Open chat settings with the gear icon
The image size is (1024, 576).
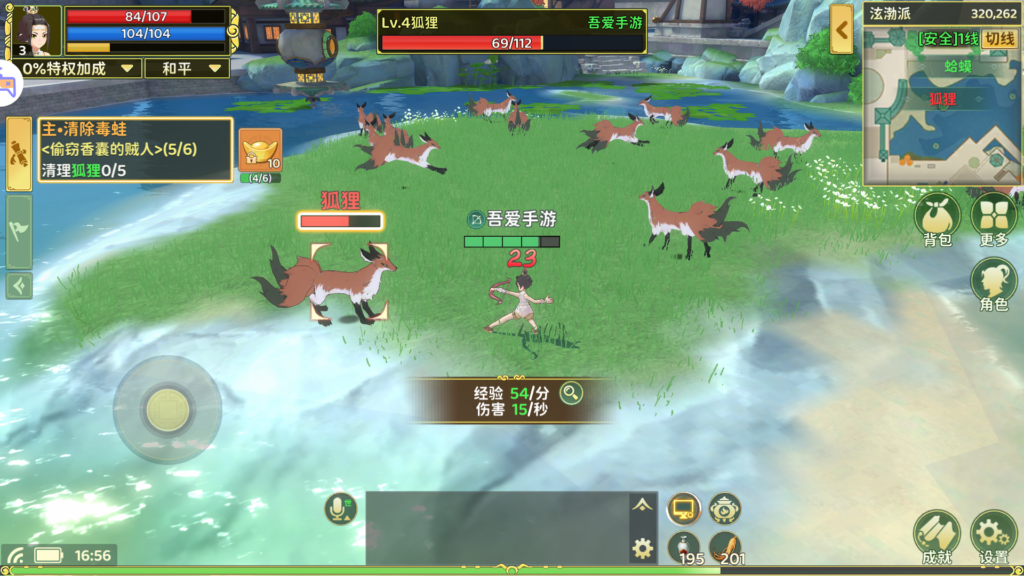pyautogui.click(x=643, y=547)
